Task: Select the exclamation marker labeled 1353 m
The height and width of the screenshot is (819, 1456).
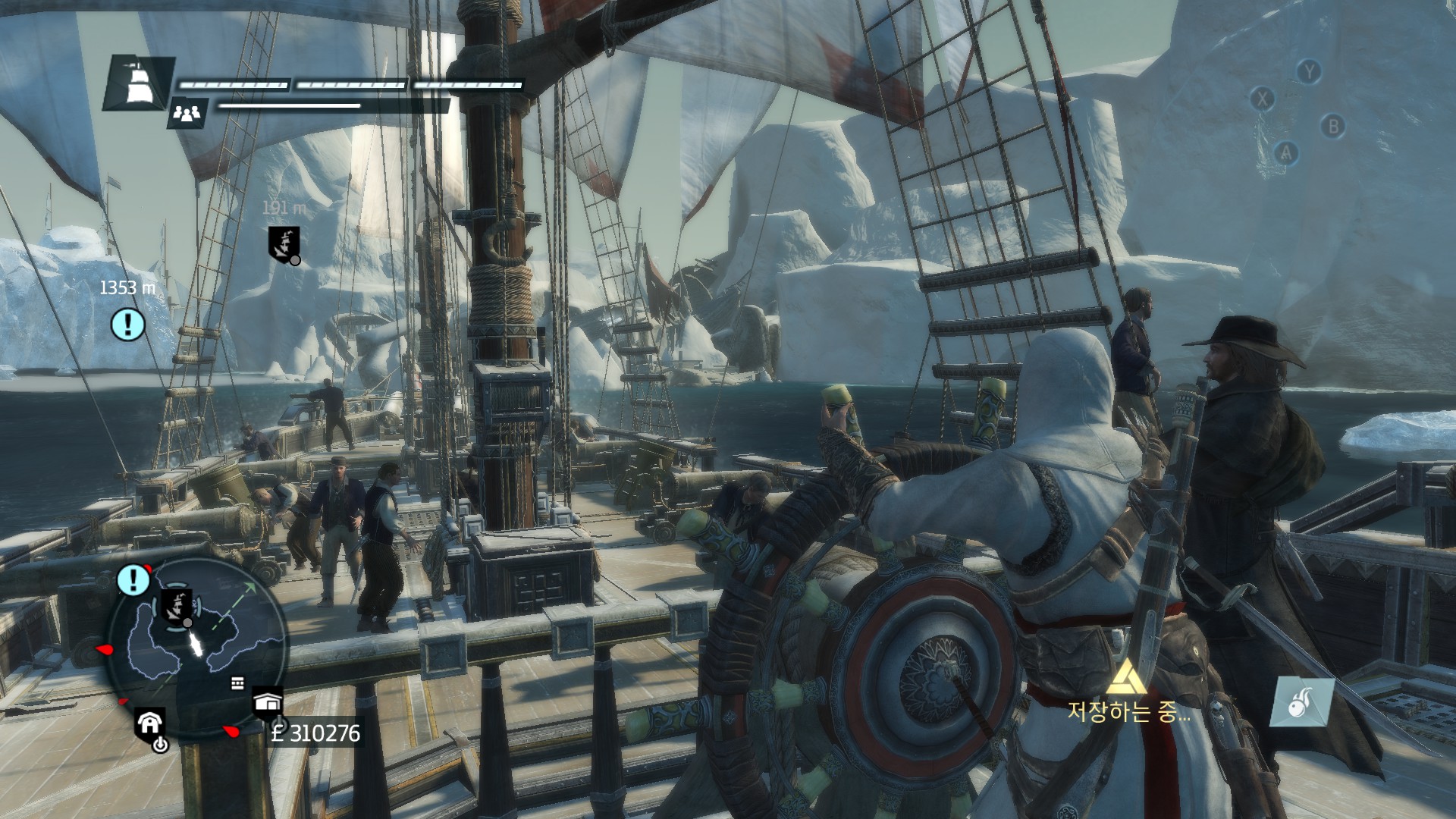Action: (x=128, y=324)
